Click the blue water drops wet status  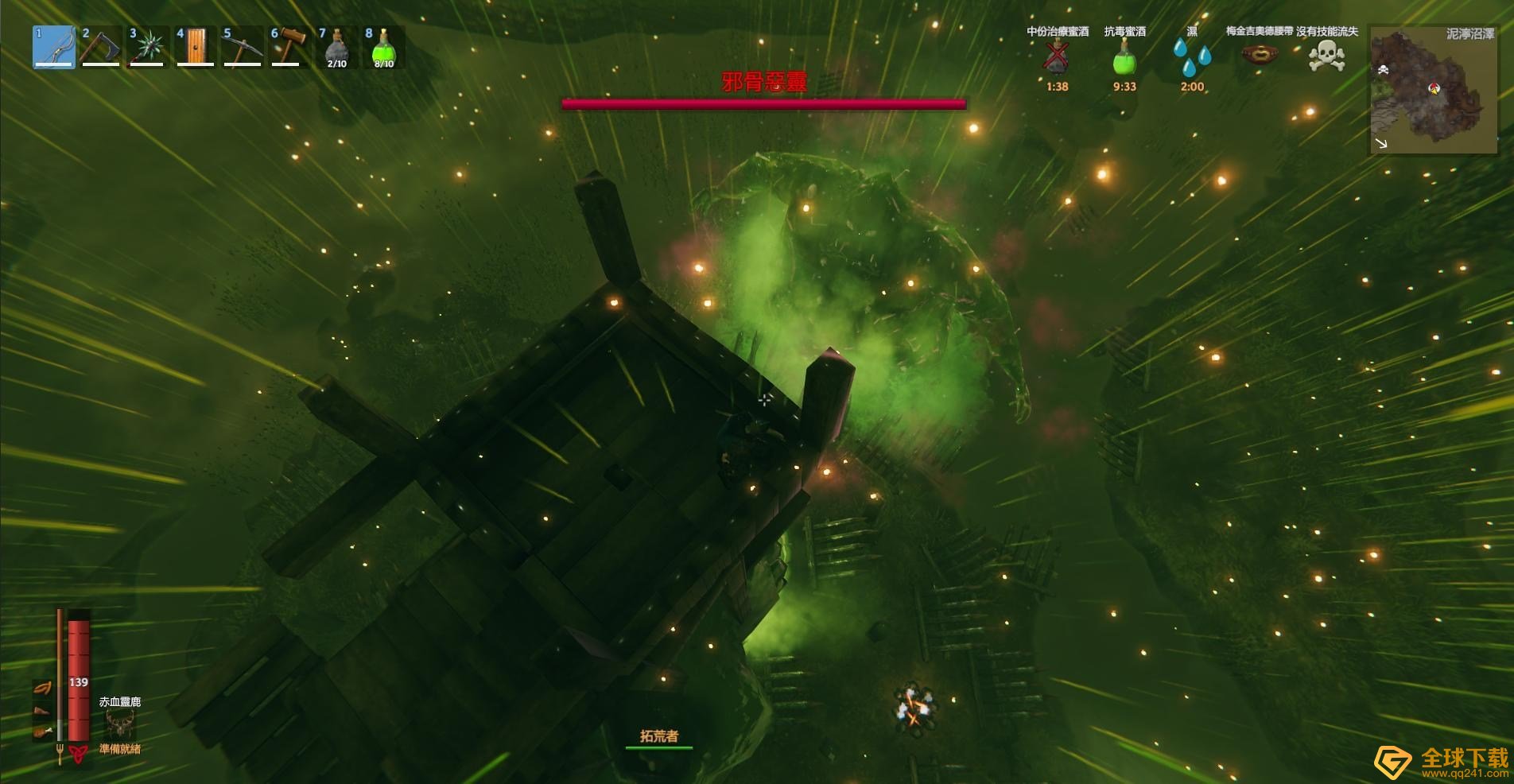tap(1192, 56)
